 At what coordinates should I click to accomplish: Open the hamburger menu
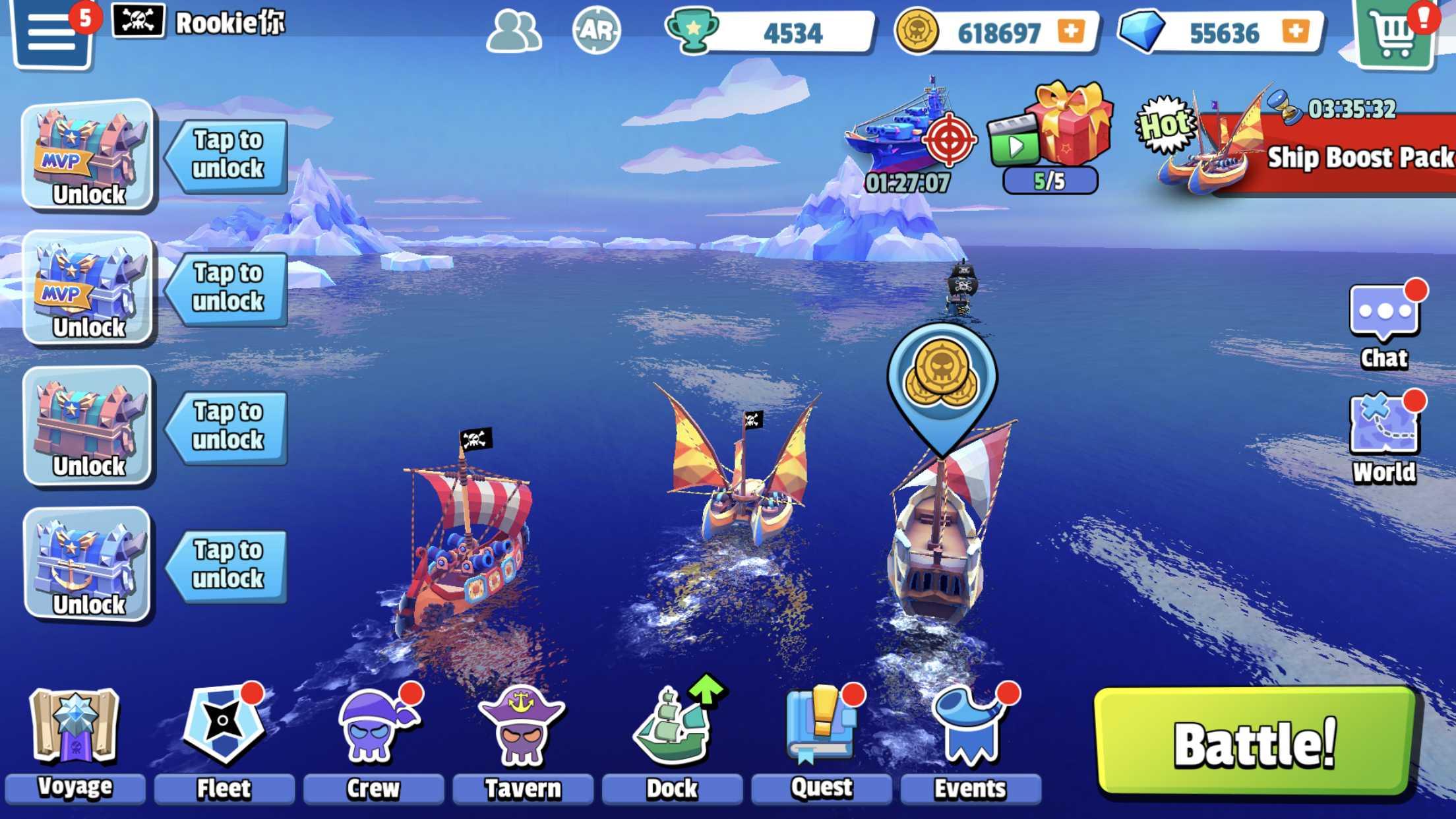tap(51, 33)
